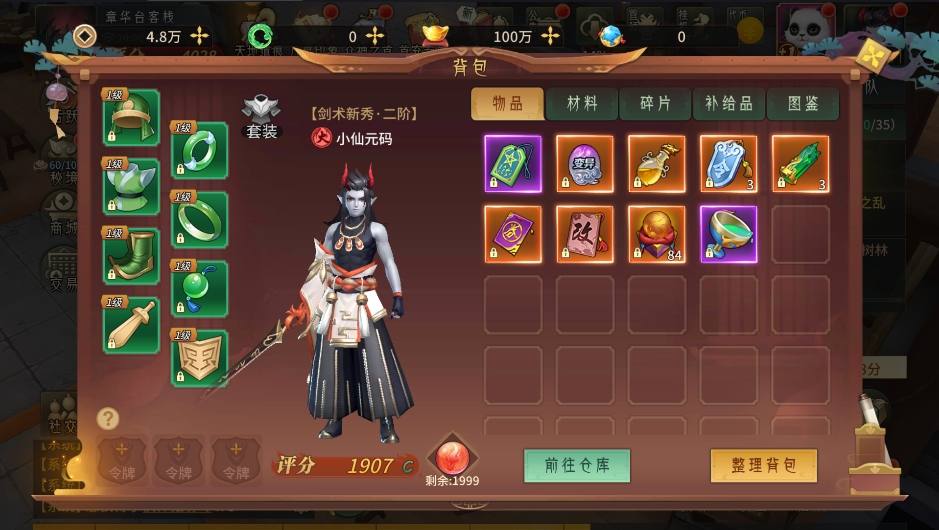Open the 套装 set menu
939x530 pixels.
tap(261, 118)
